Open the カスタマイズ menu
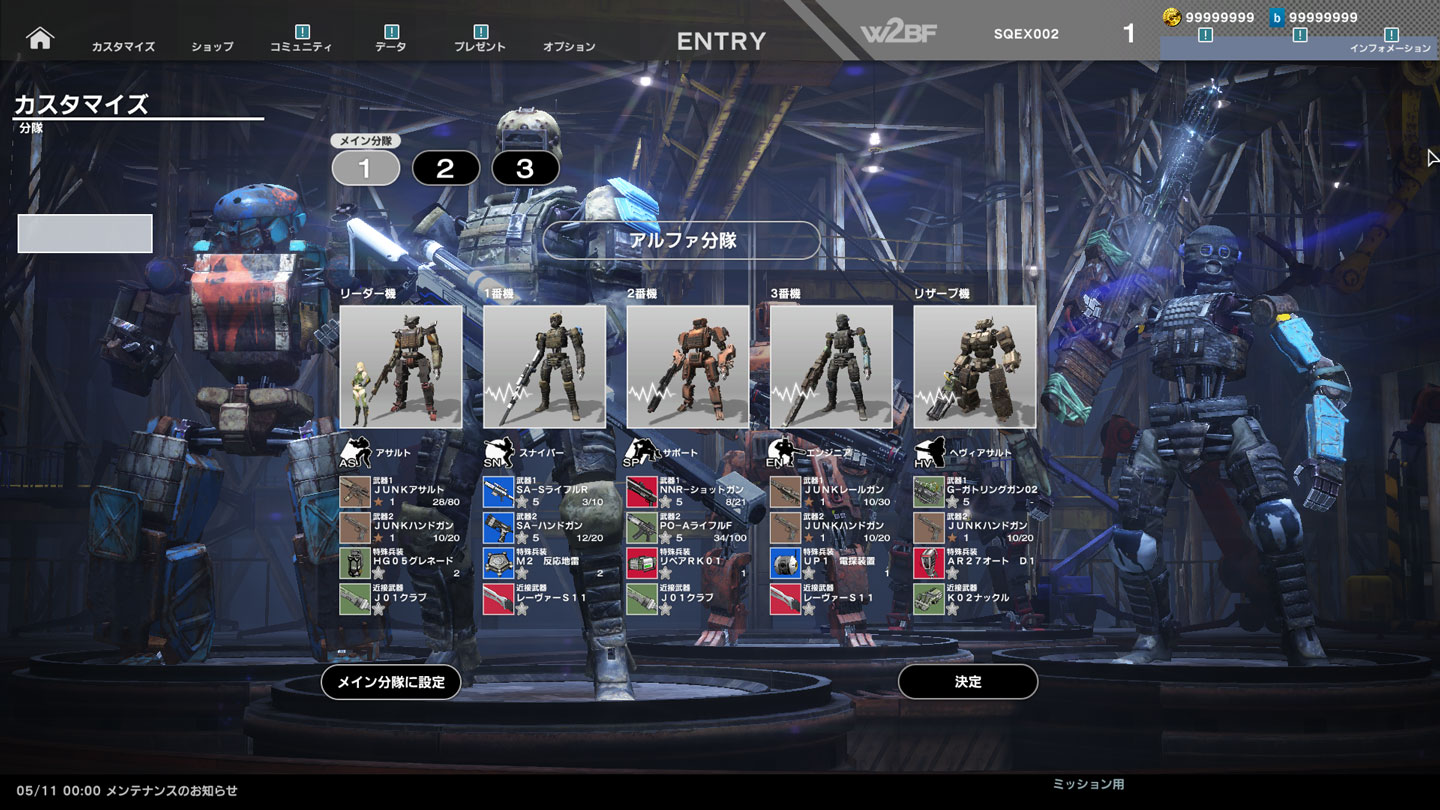Image resolution: width=1440 pixels, height=810 pixels. pos(123,46)
